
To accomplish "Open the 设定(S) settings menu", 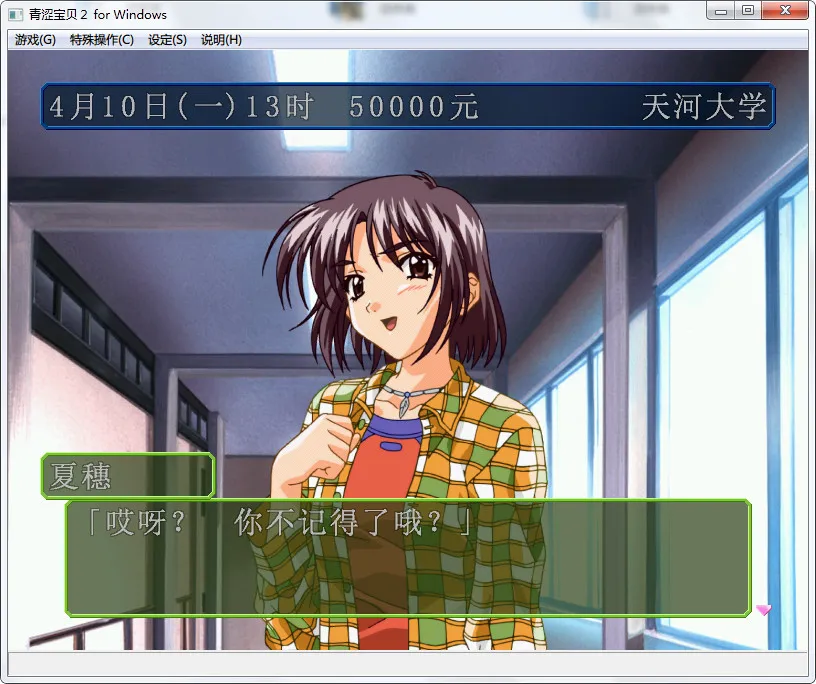I will pos(167,40).
